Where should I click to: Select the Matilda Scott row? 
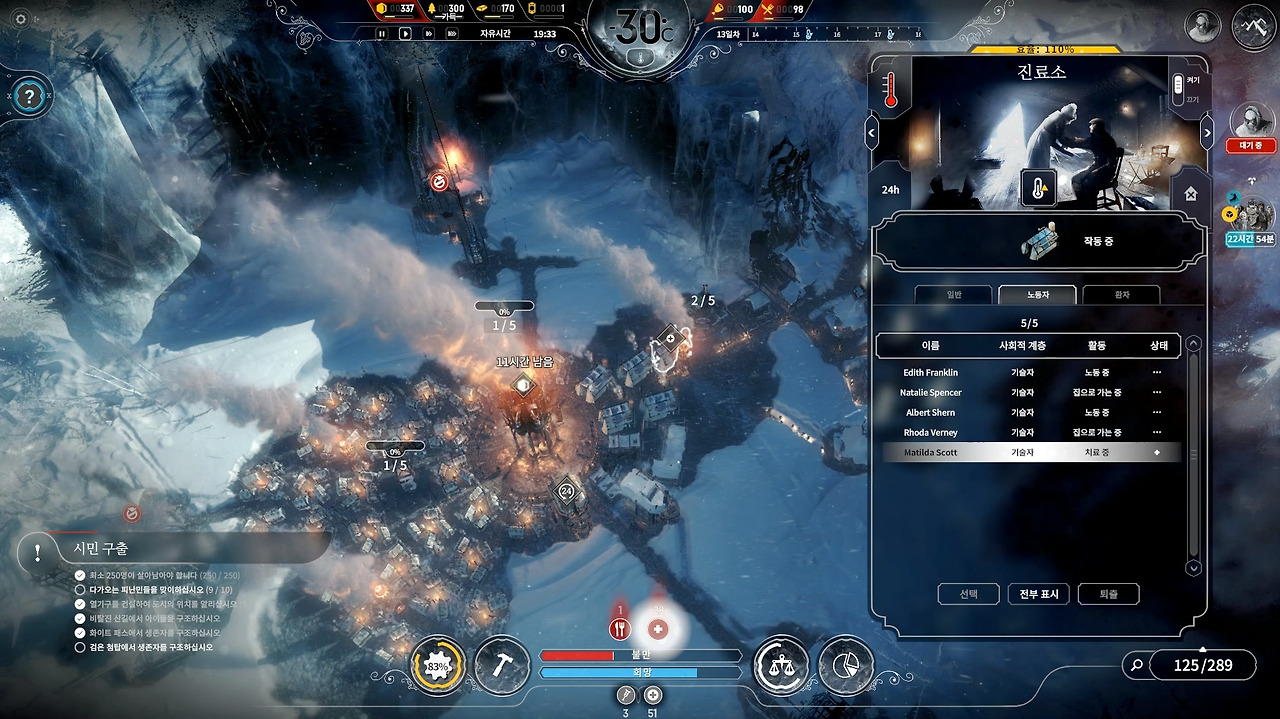point(1030,453)
